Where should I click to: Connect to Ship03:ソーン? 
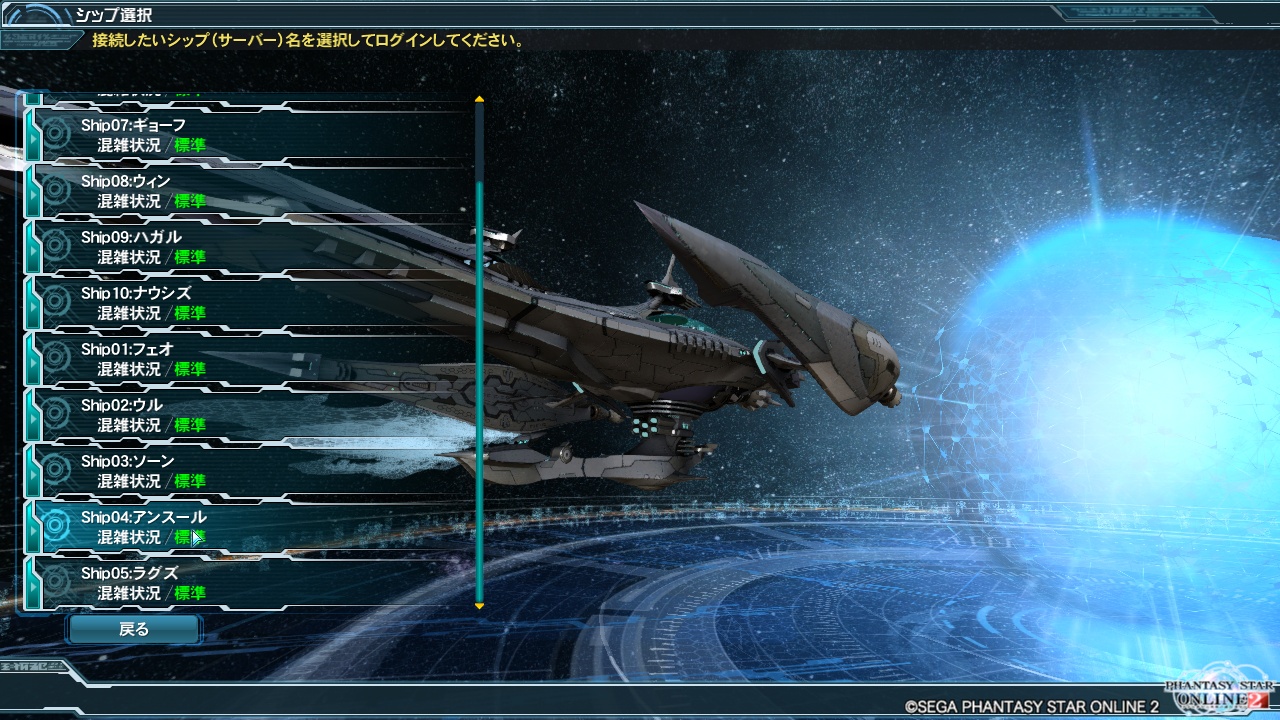(250, 471)
